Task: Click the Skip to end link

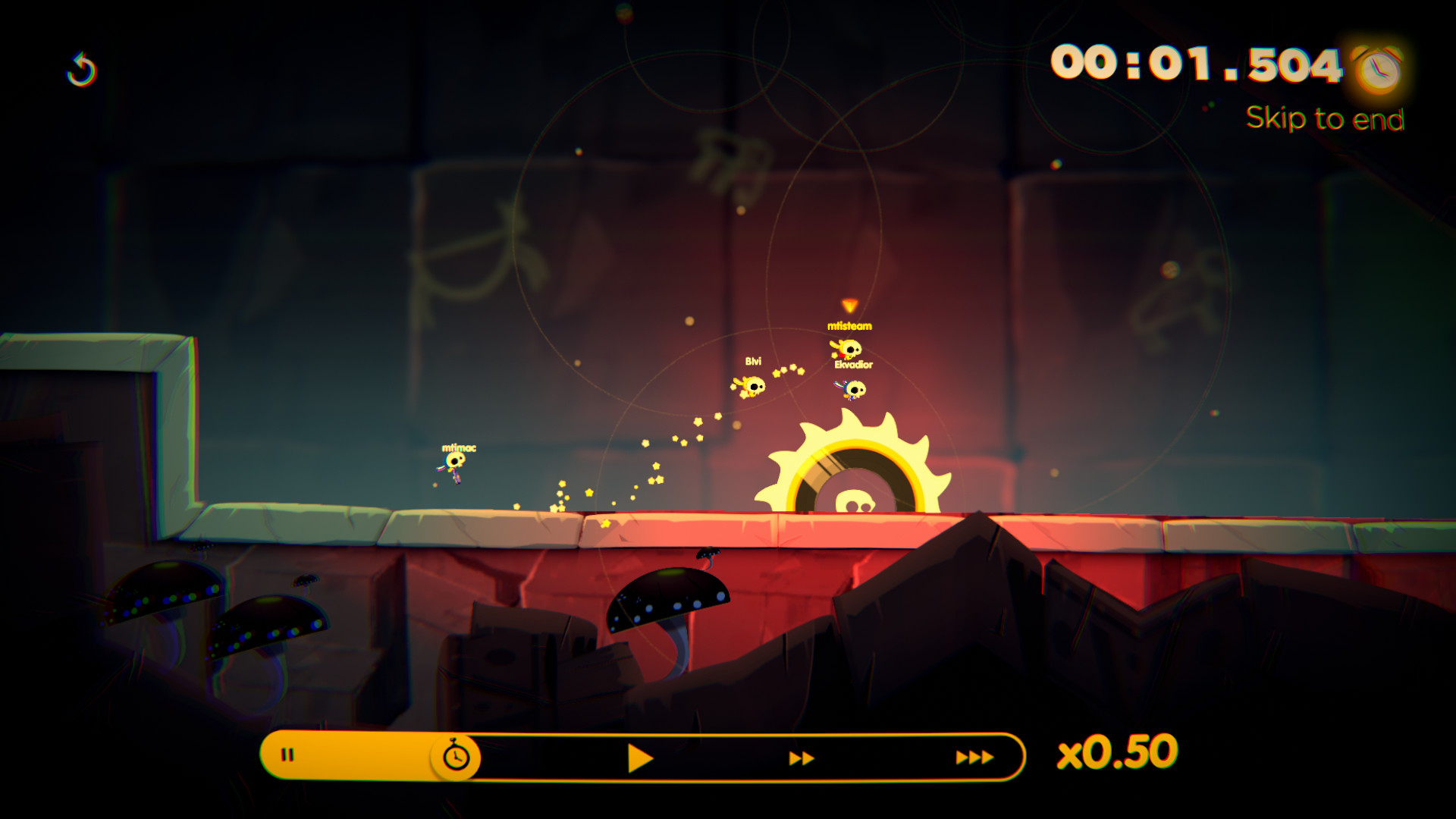Action: tap(1326, 118)
